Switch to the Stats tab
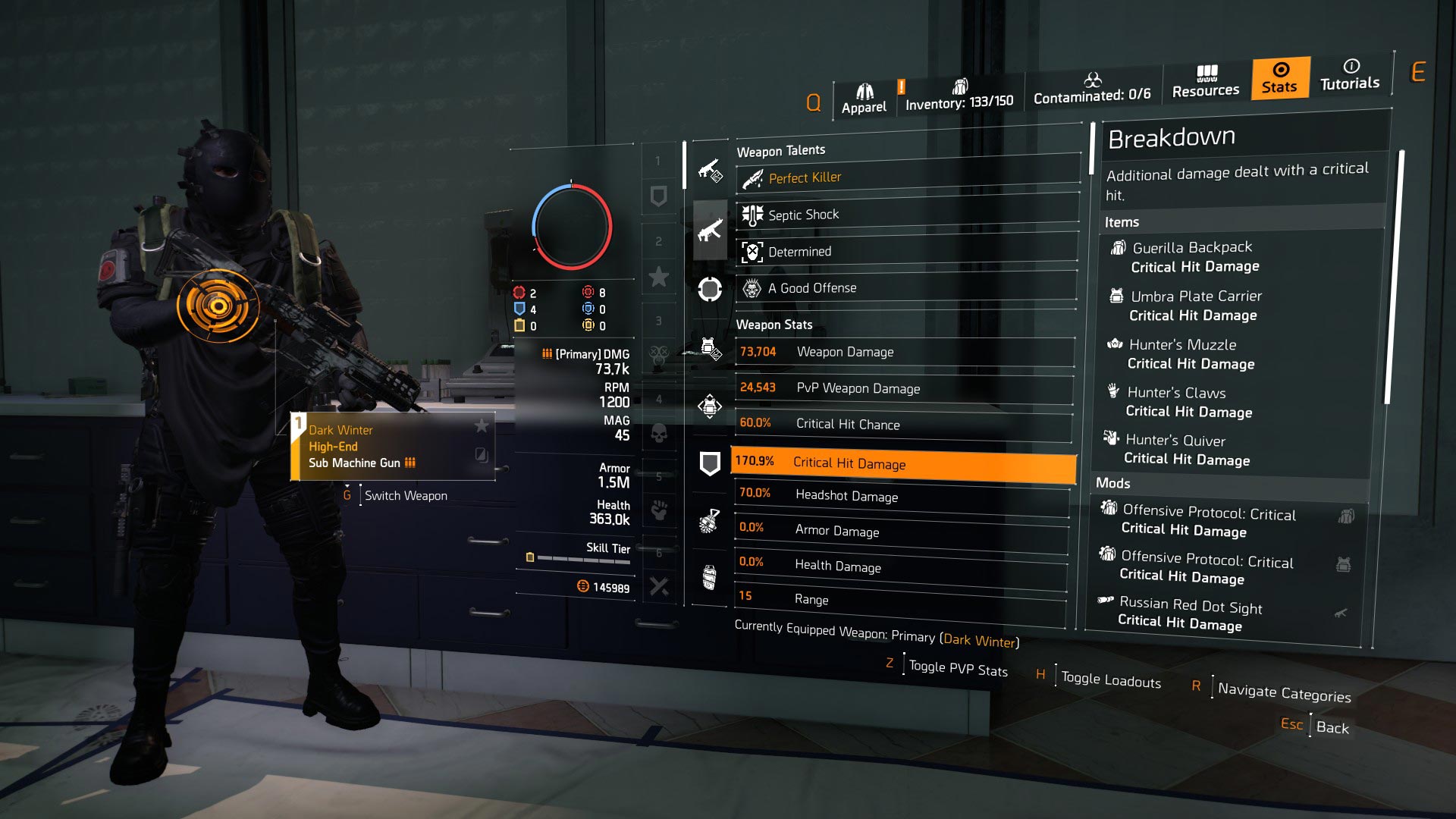This screenshot has height=819, width=1456. pyautogui.click(x=1279, y=76)
